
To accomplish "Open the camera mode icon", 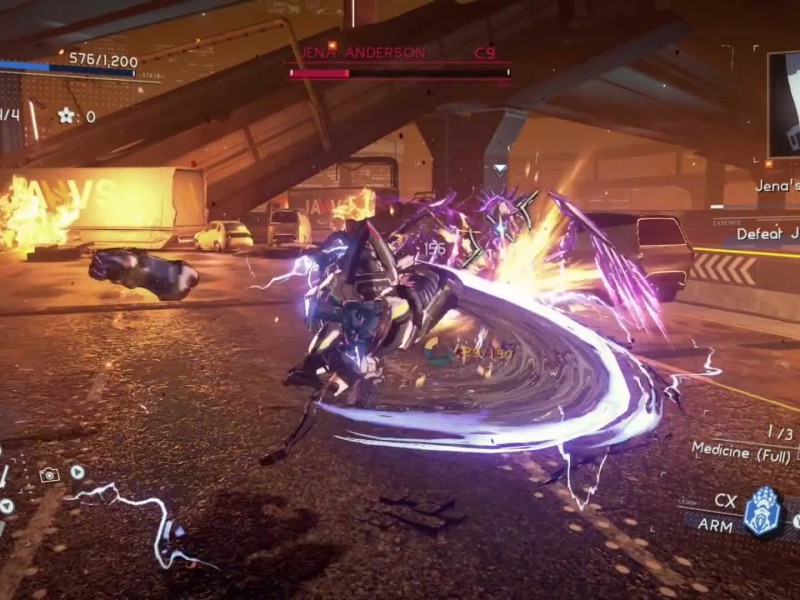I will (48, 475).
